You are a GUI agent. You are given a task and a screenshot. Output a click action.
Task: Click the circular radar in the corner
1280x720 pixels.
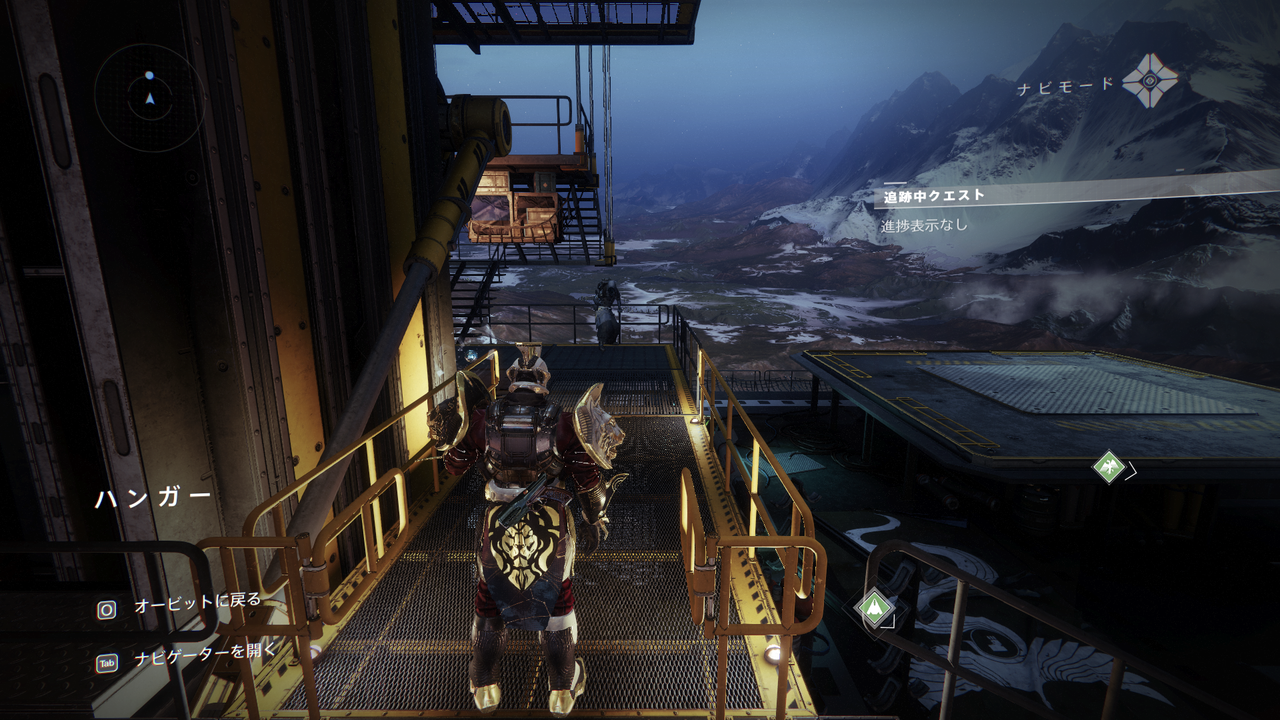149,97
